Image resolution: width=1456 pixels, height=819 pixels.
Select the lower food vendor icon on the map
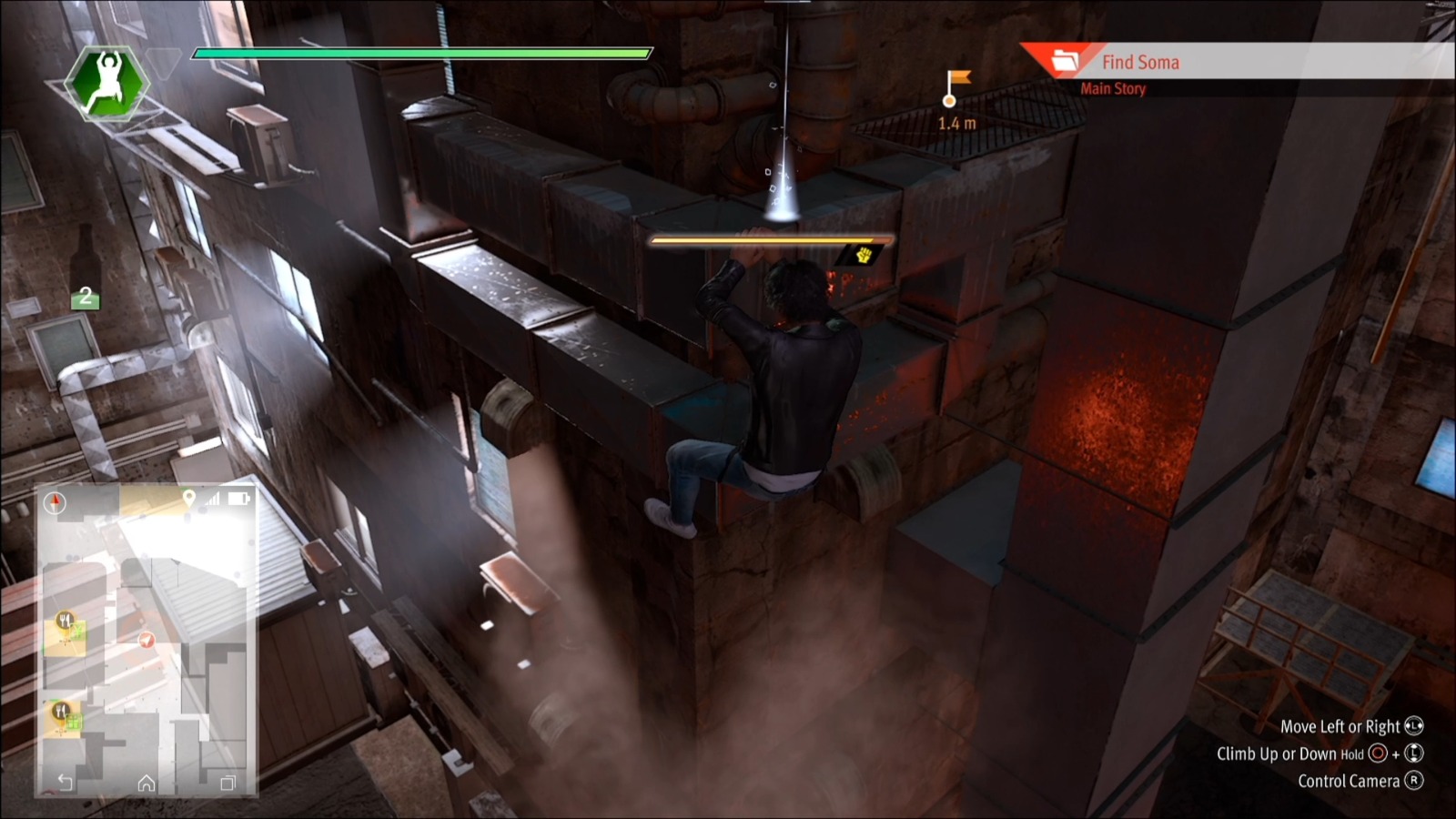tap(61, 709)
